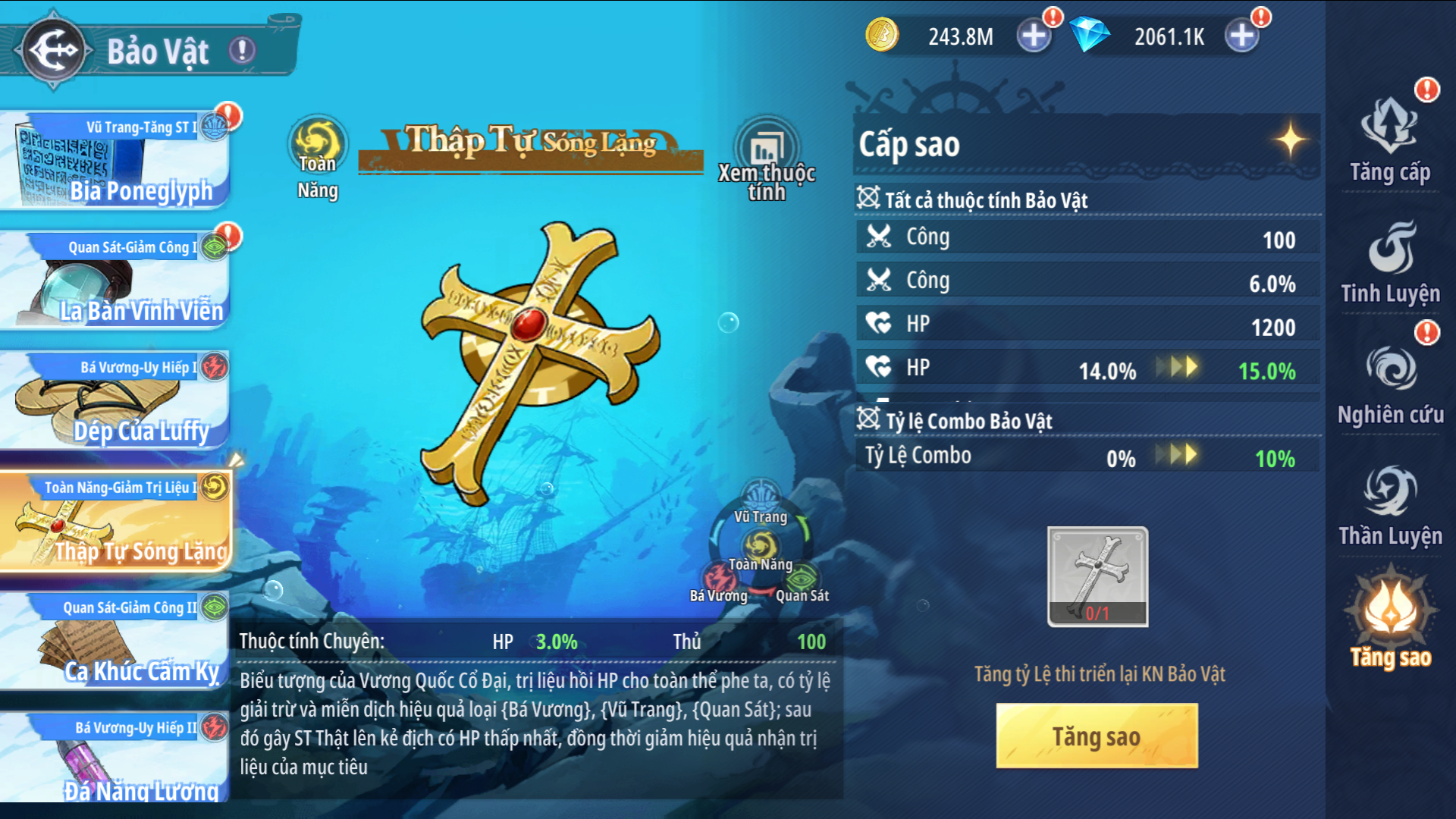Open the Bảo Vật info icon
The height and width of the screenshot is (819, 1456).
pos(243,51)
